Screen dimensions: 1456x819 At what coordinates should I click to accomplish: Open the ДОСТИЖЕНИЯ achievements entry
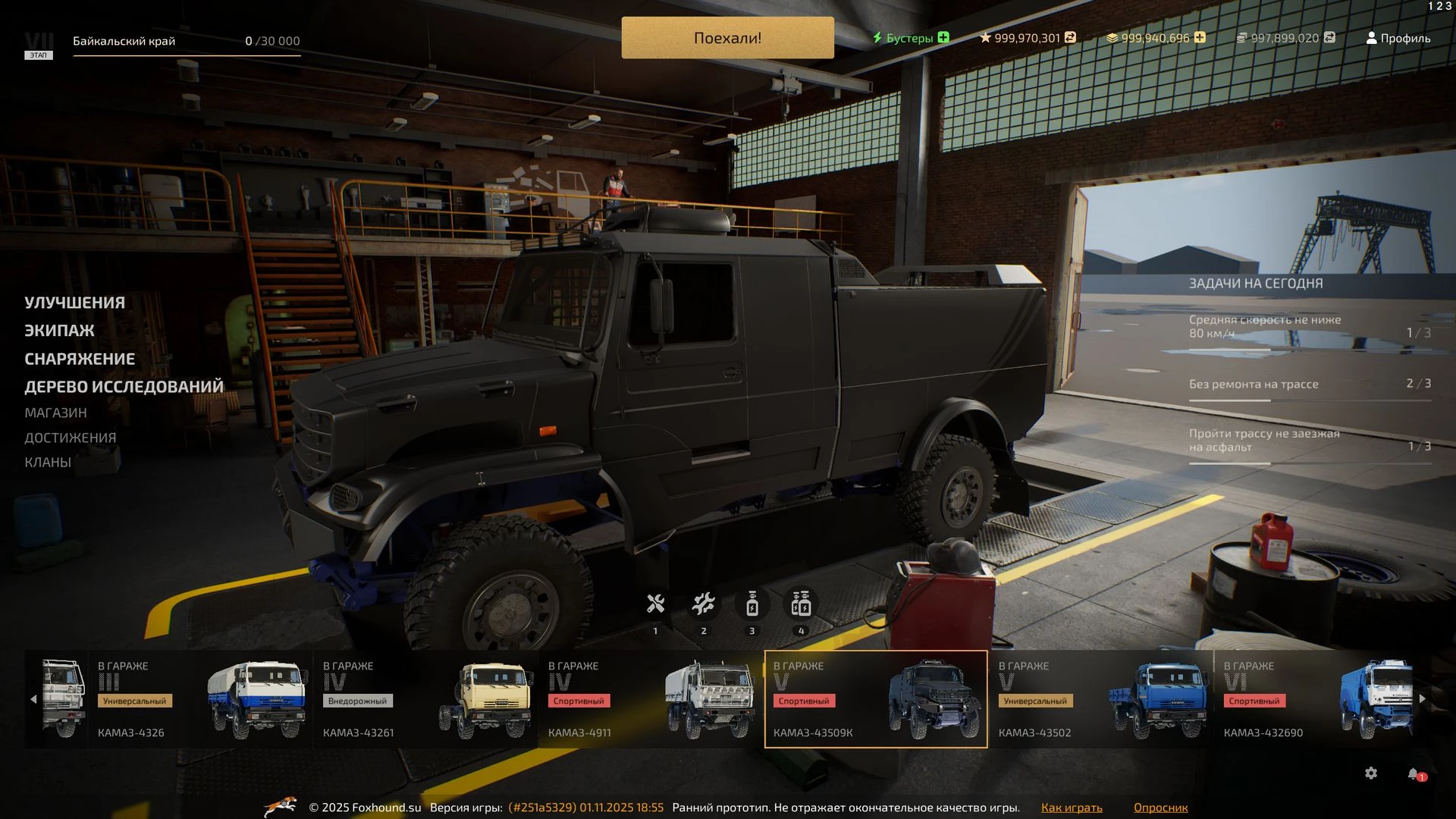pos(70,438)
